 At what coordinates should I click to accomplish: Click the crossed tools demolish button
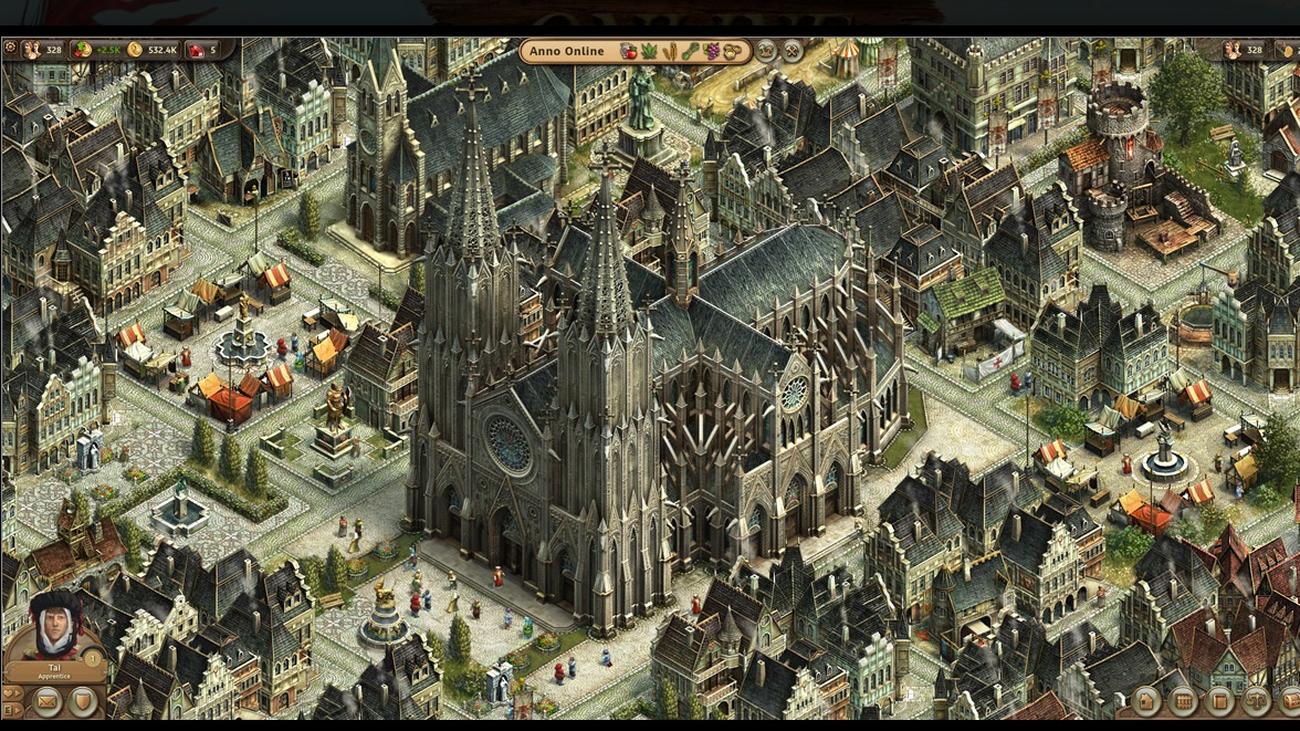pos(792,51)
